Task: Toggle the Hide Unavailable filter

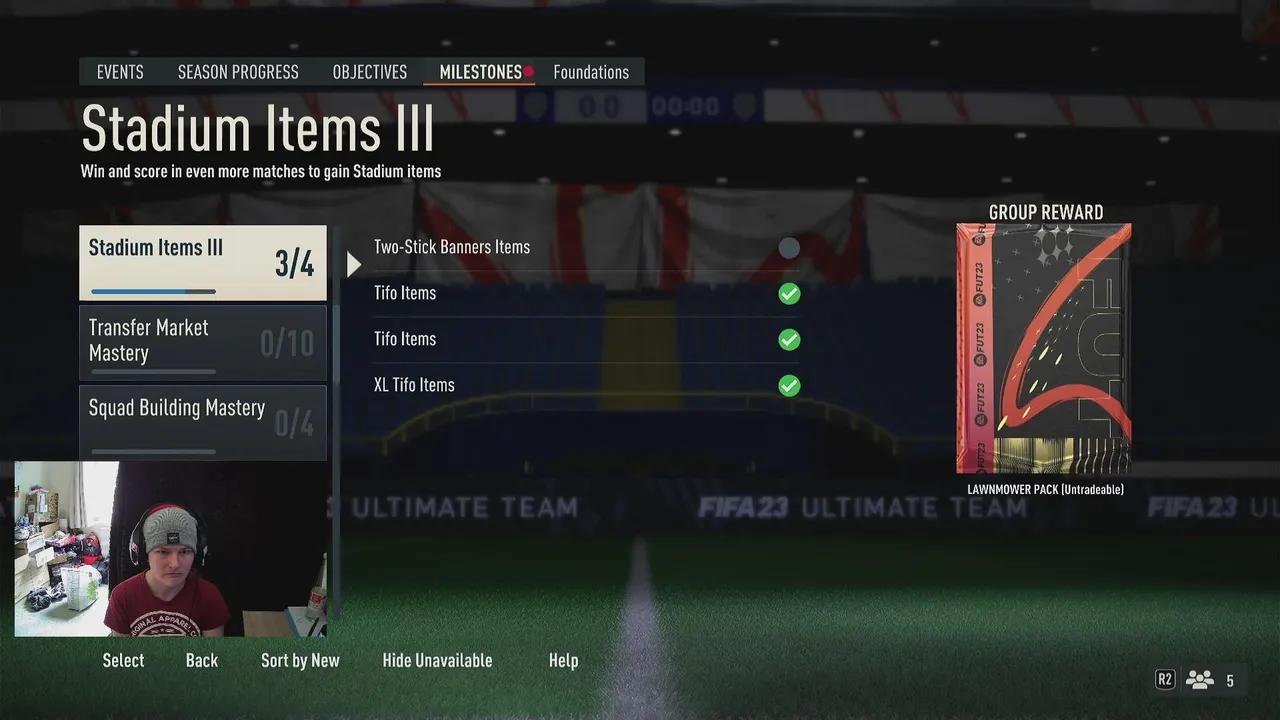Action: [437, 660]
